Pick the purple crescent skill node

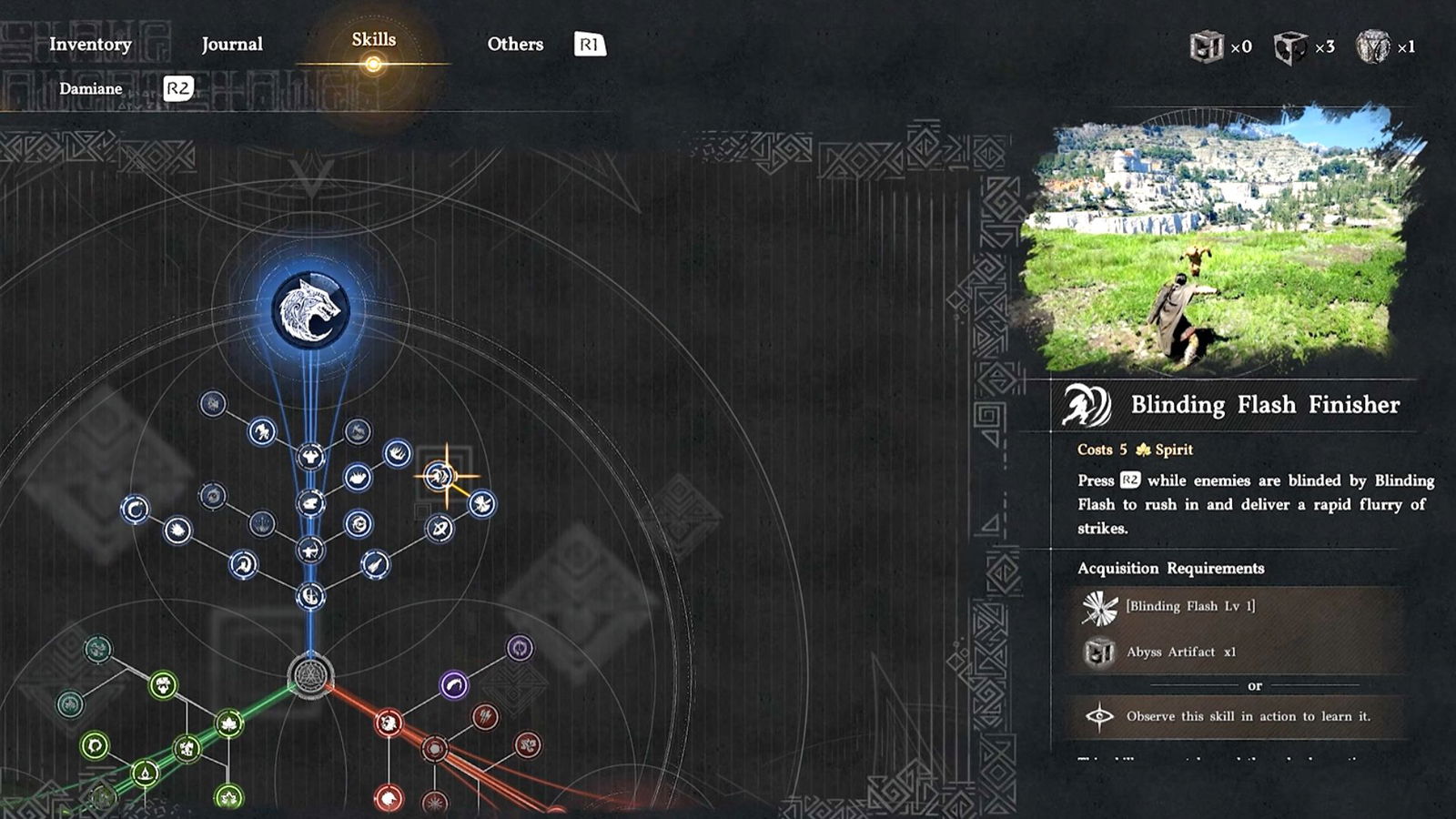point(454,684)
